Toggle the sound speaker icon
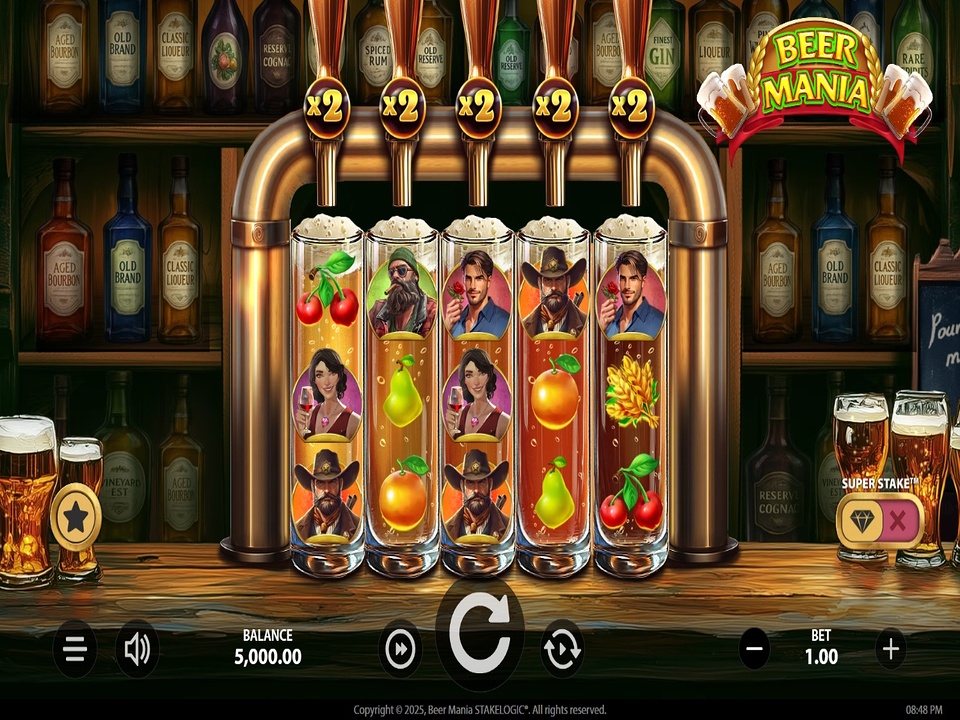The width and height of the screenshot is (960, 720). pyautogui.click(x=137, y=650)
